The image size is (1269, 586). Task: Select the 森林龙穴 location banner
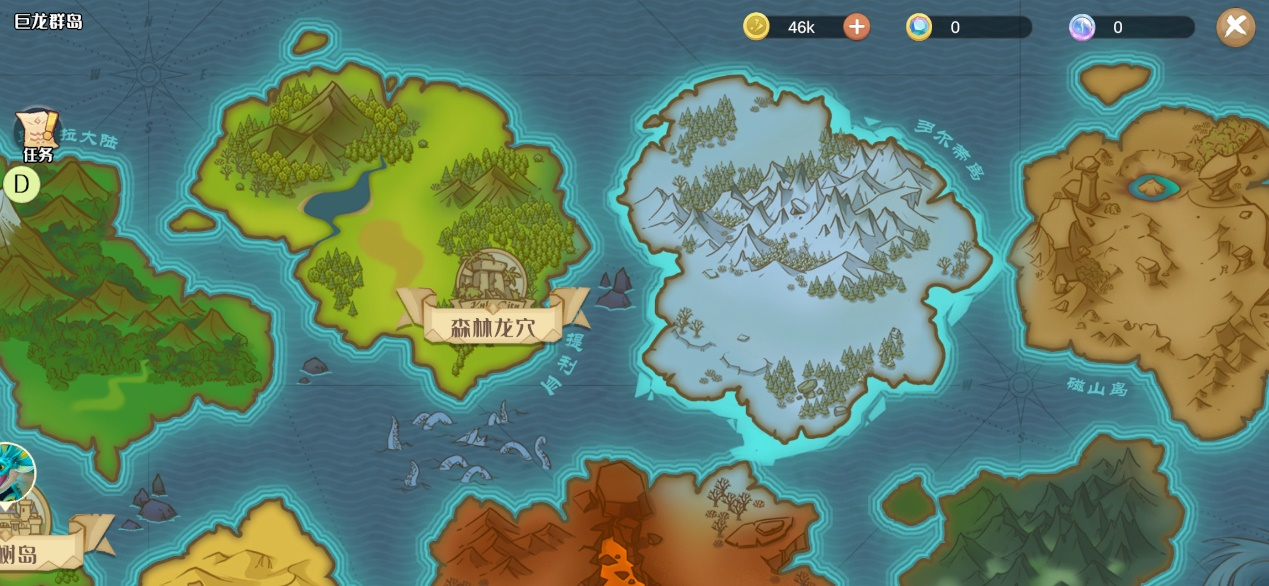click(x=493, y=326)
